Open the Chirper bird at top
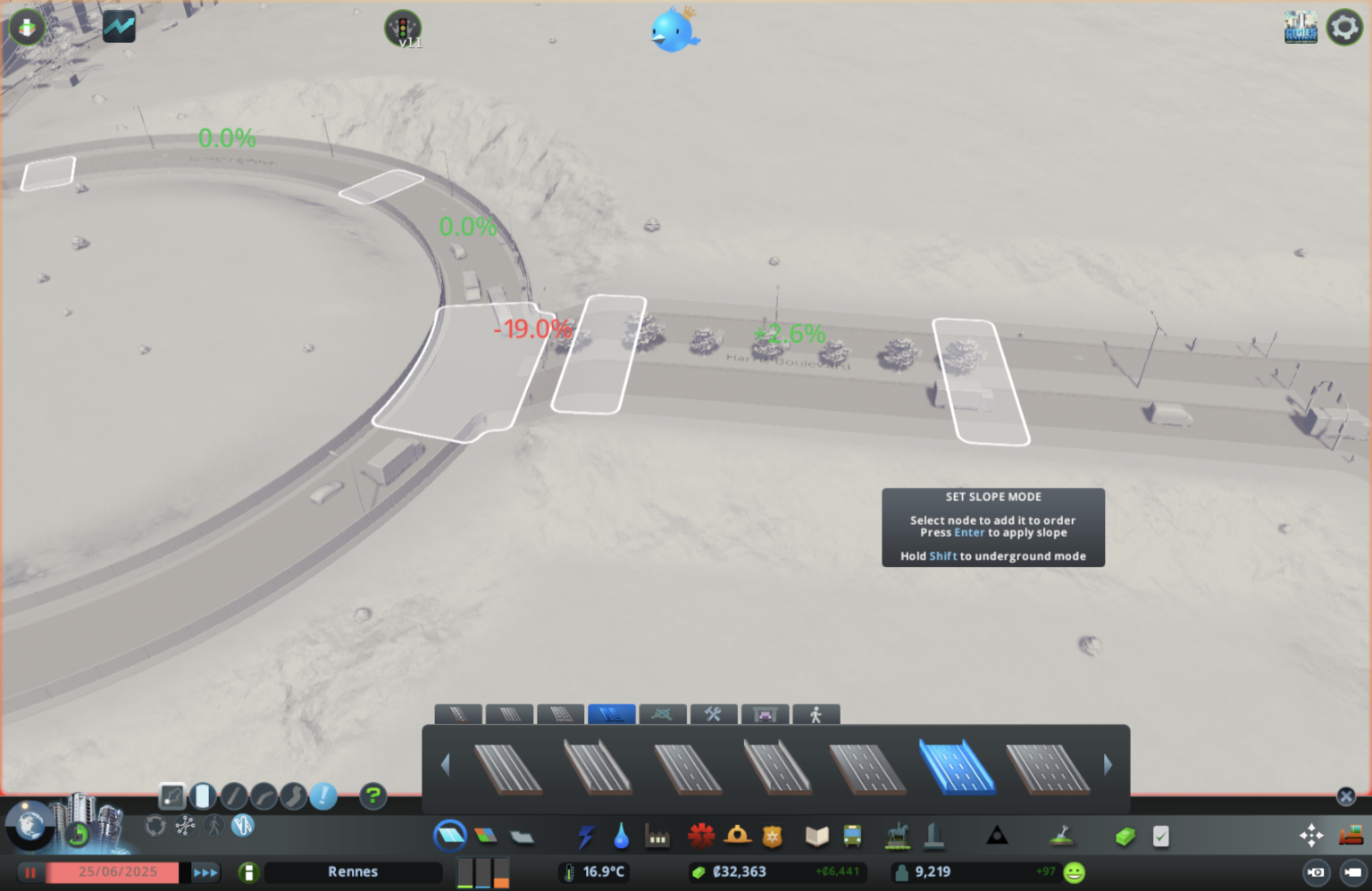The width and height of the screenshot is (1372, 891). pos(674,29)
